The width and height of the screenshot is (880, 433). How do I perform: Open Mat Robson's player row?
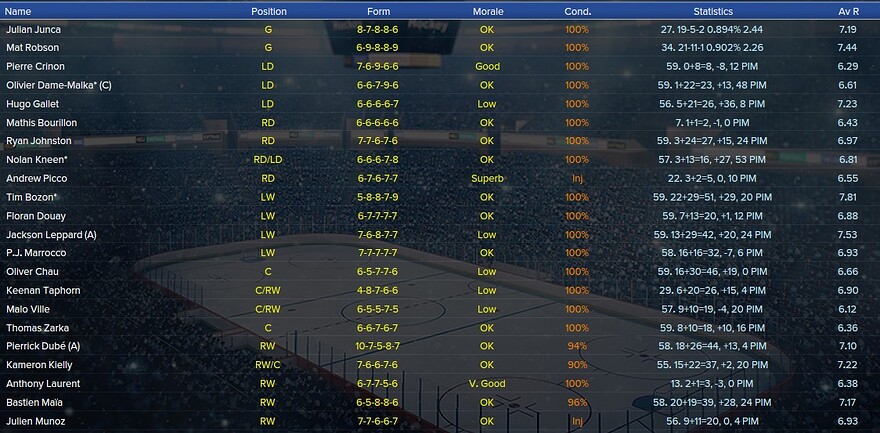(x=32, y=47)
